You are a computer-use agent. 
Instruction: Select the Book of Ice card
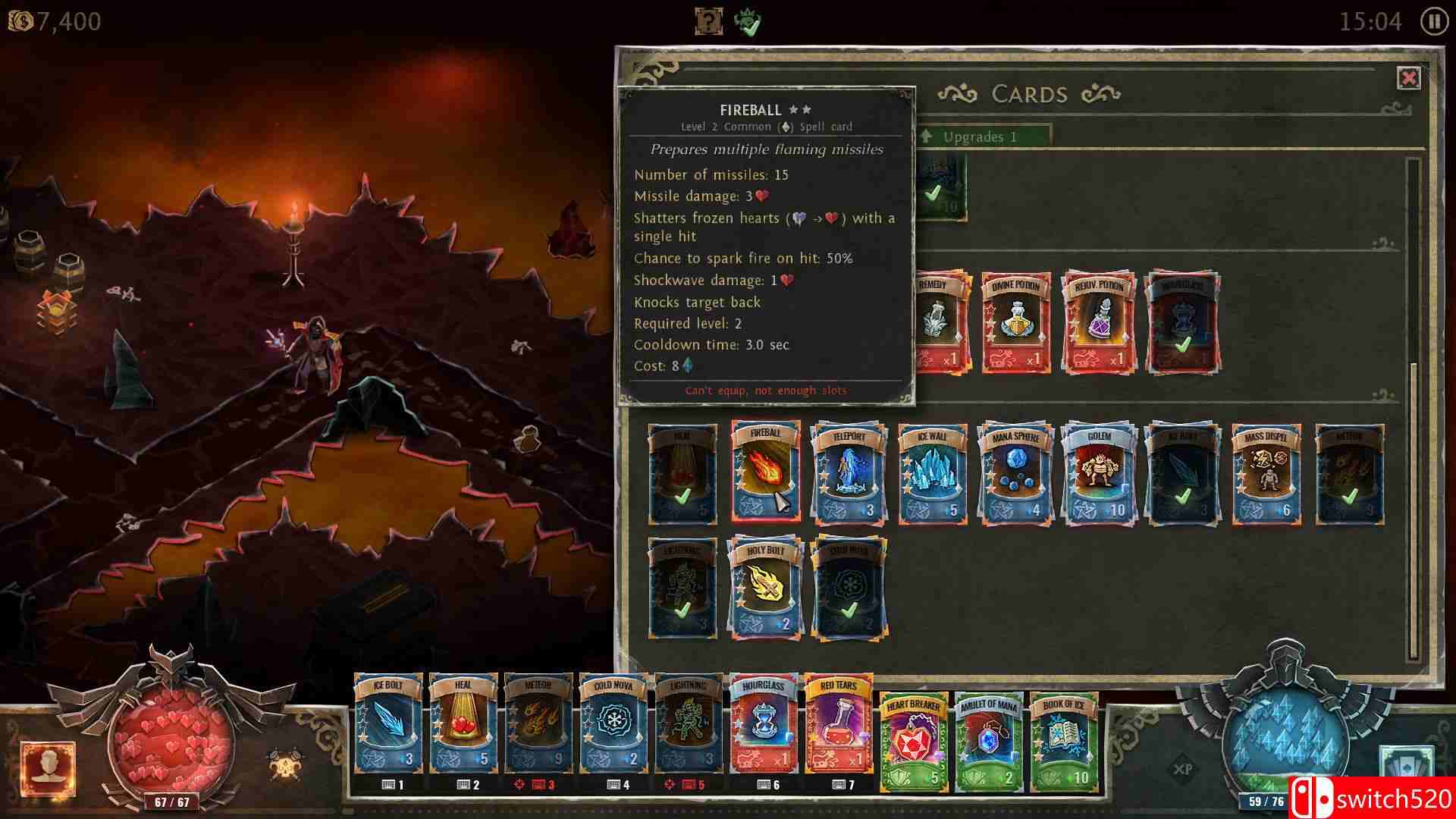(1062, 739)
